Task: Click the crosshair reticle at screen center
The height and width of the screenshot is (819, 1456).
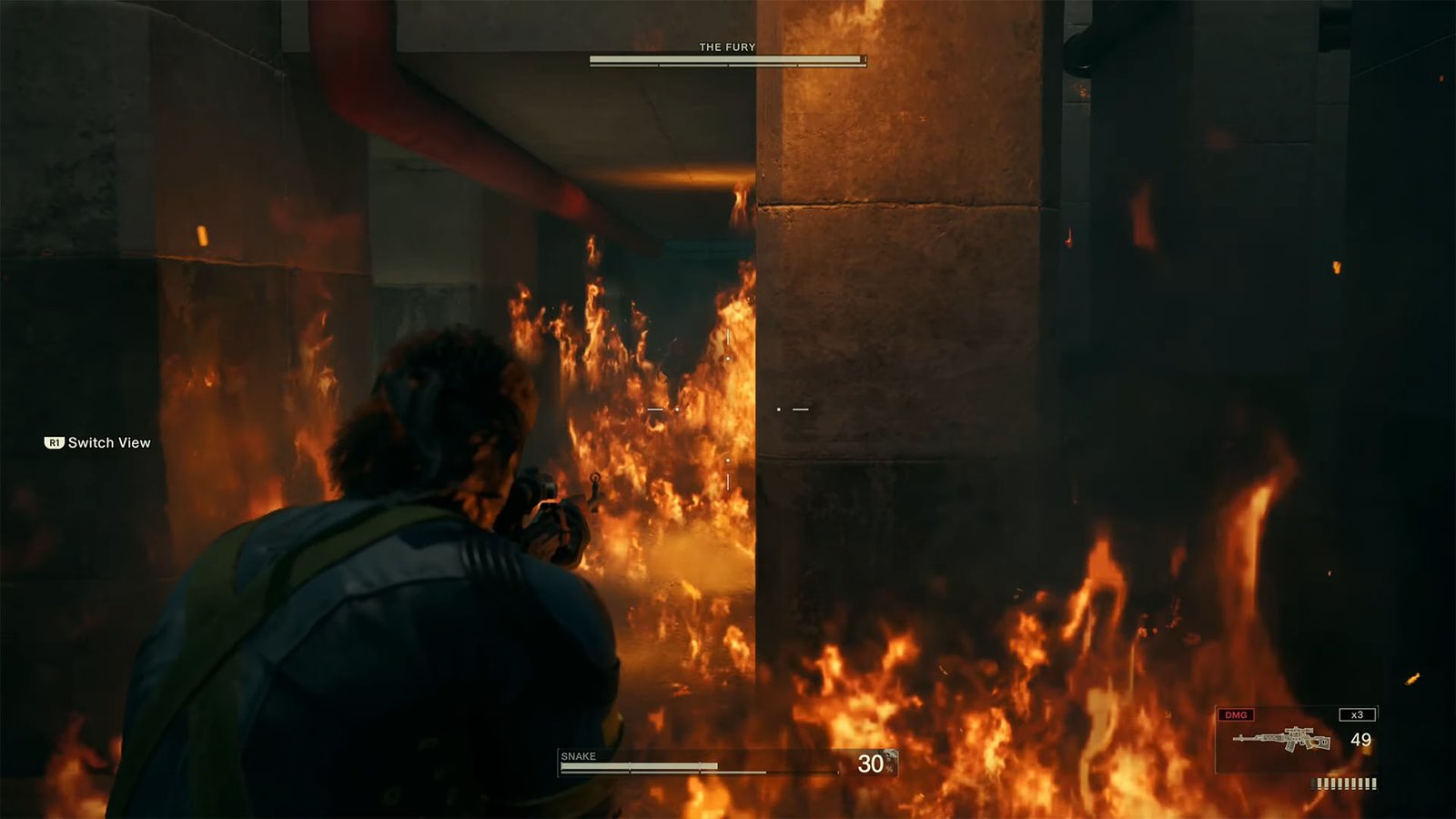Action: click(728, 409)
